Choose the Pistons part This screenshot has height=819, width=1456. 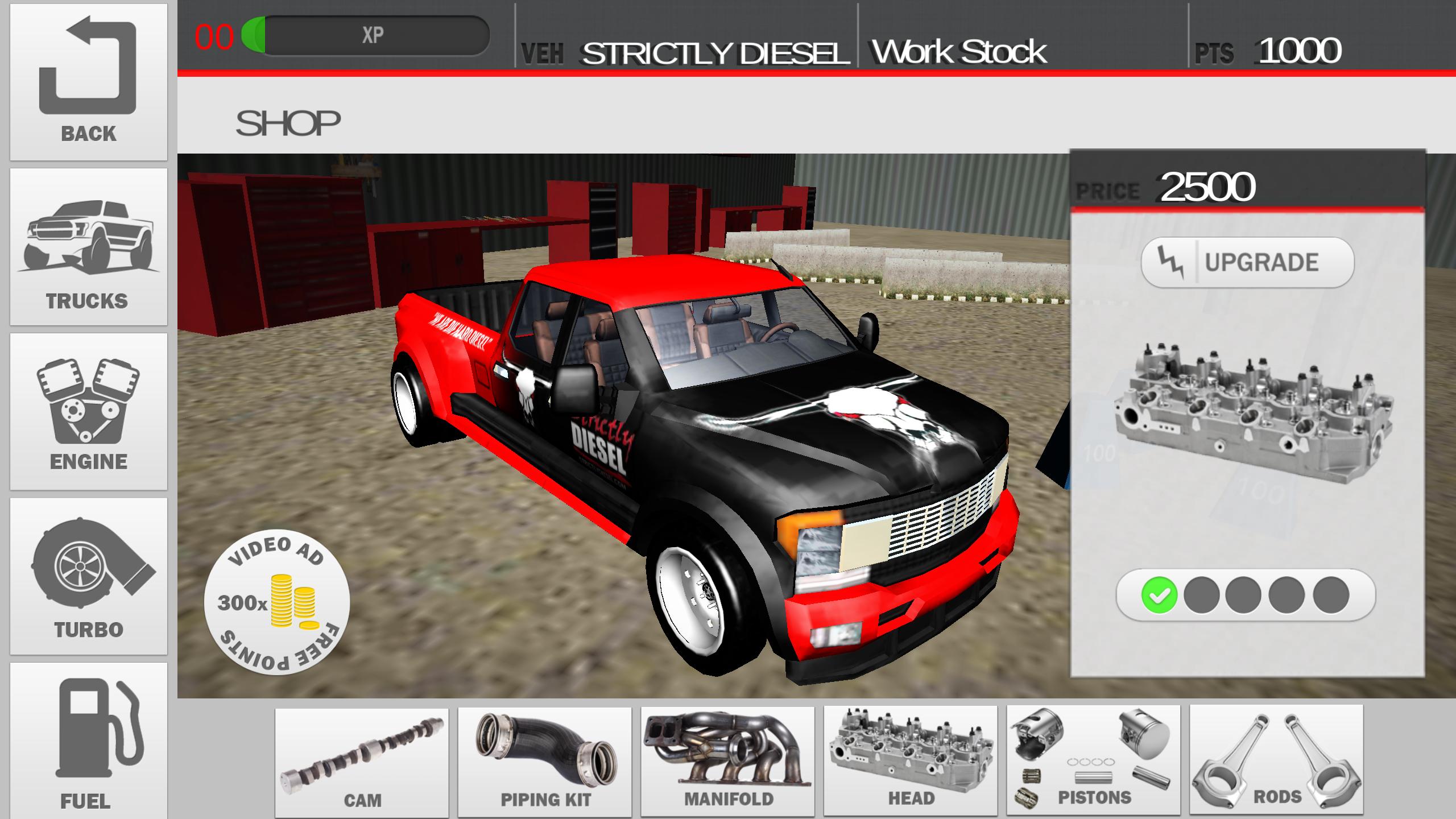1093,762
